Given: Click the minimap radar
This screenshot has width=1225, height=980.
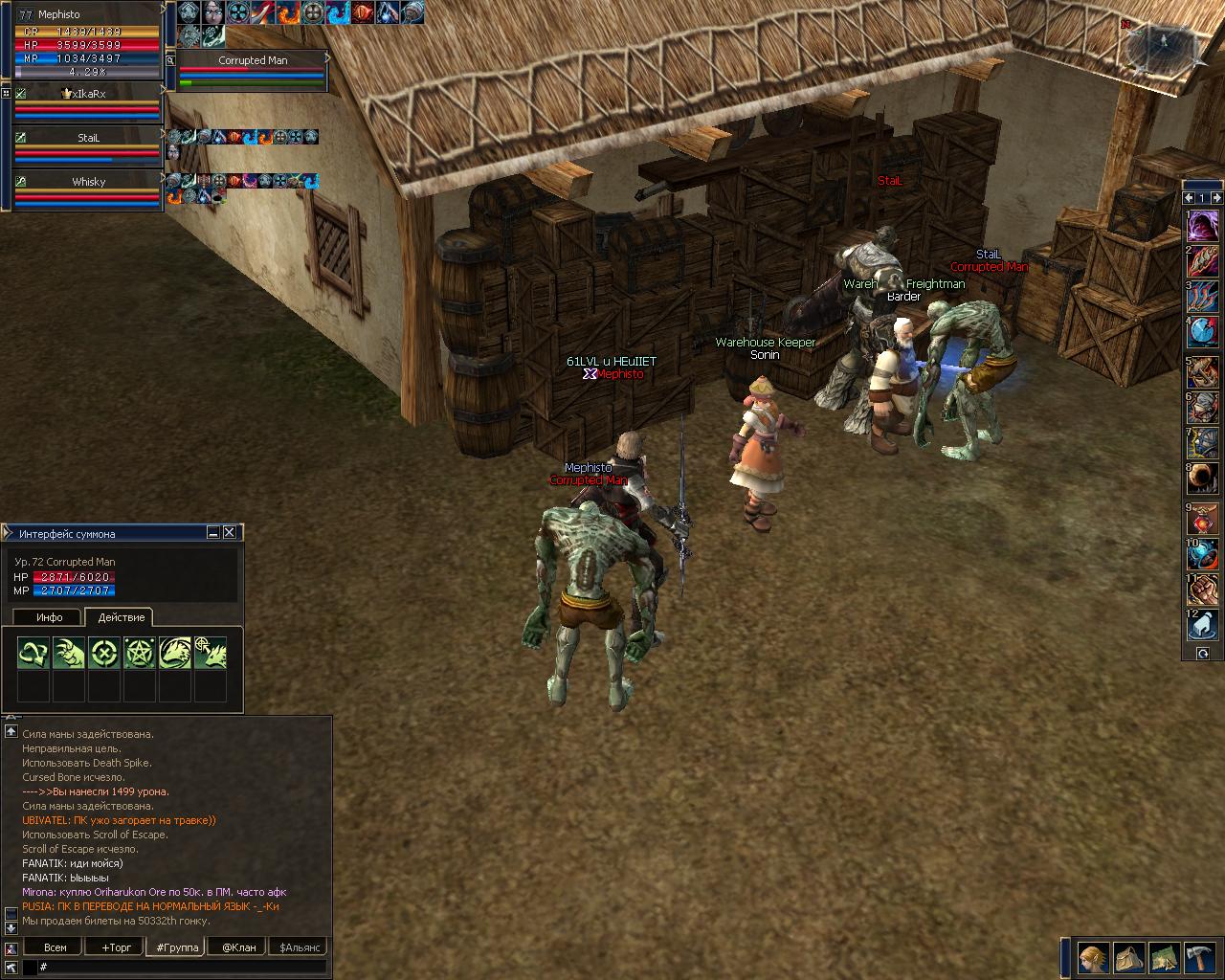Looking at the screenshot, I should coord(1161,42).
